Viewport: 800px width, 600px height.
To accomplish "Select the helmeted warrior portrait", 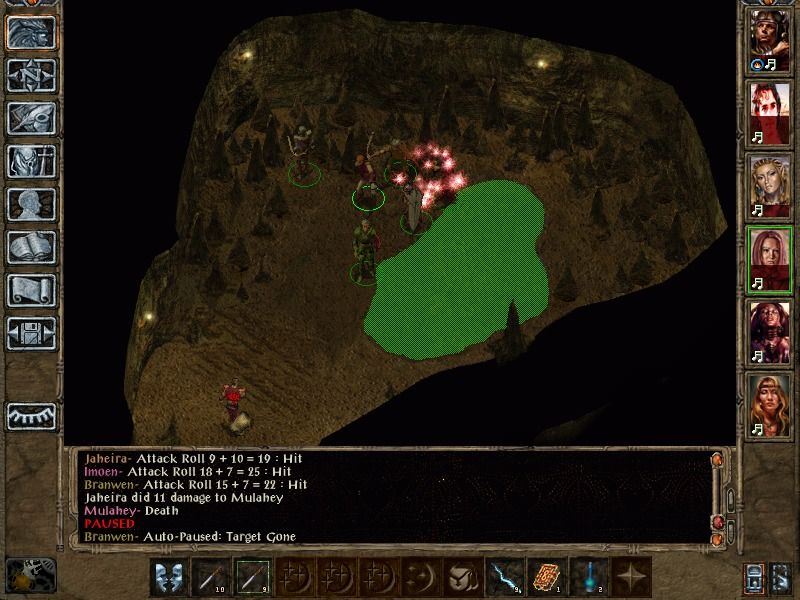I will (x=770, y=41).
